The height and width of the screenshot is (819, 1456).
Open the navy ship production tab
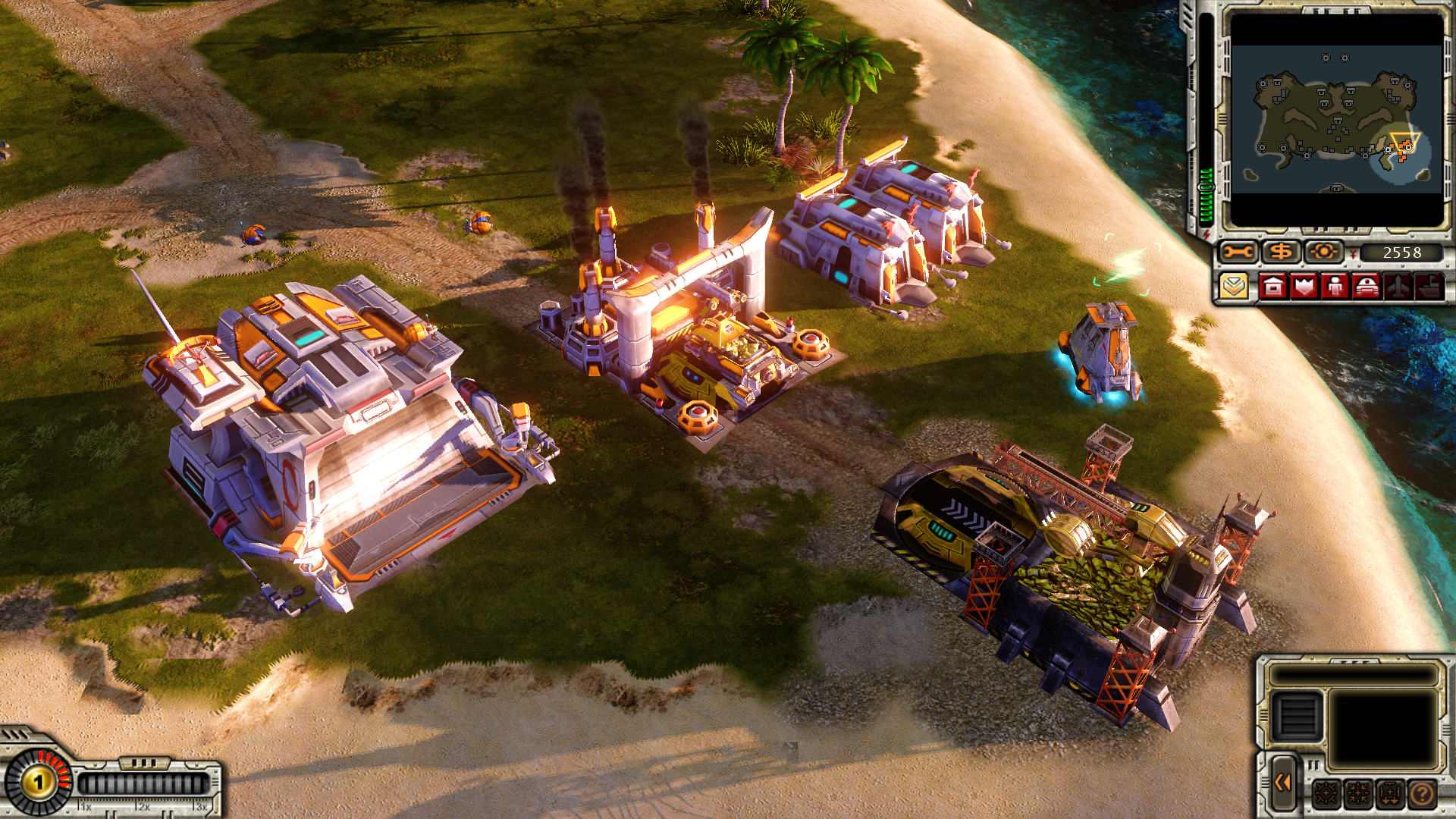click(1429, 287)
